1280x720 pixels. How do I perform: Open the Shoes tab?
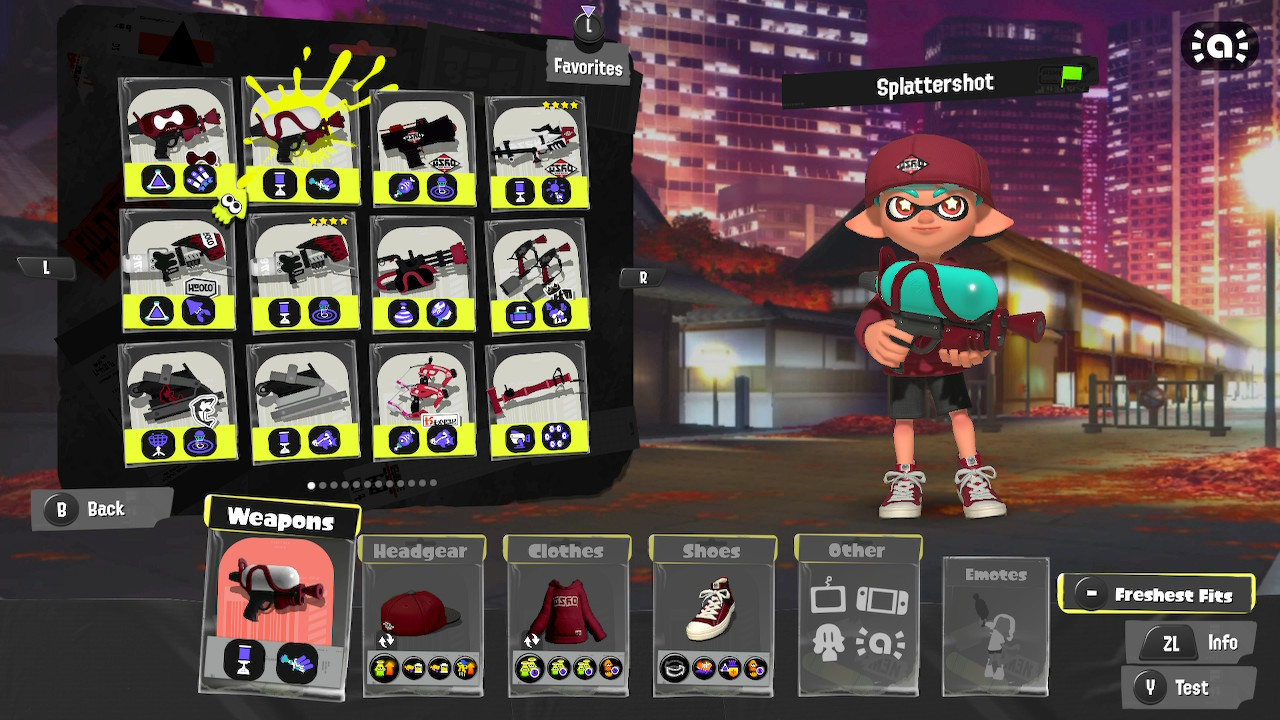[712, 550]
